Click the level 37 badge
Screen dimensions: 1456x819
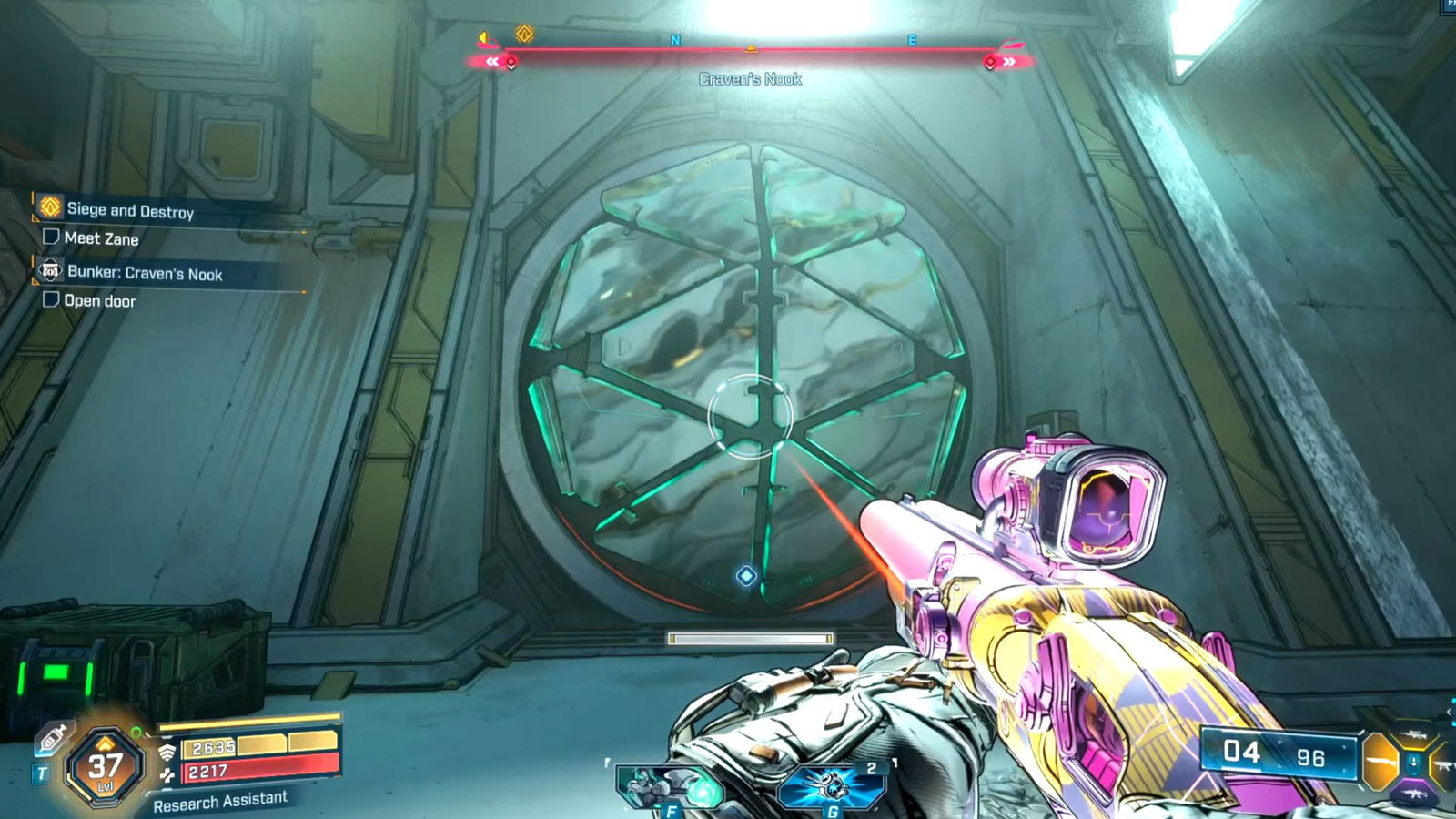click(104, 764)
